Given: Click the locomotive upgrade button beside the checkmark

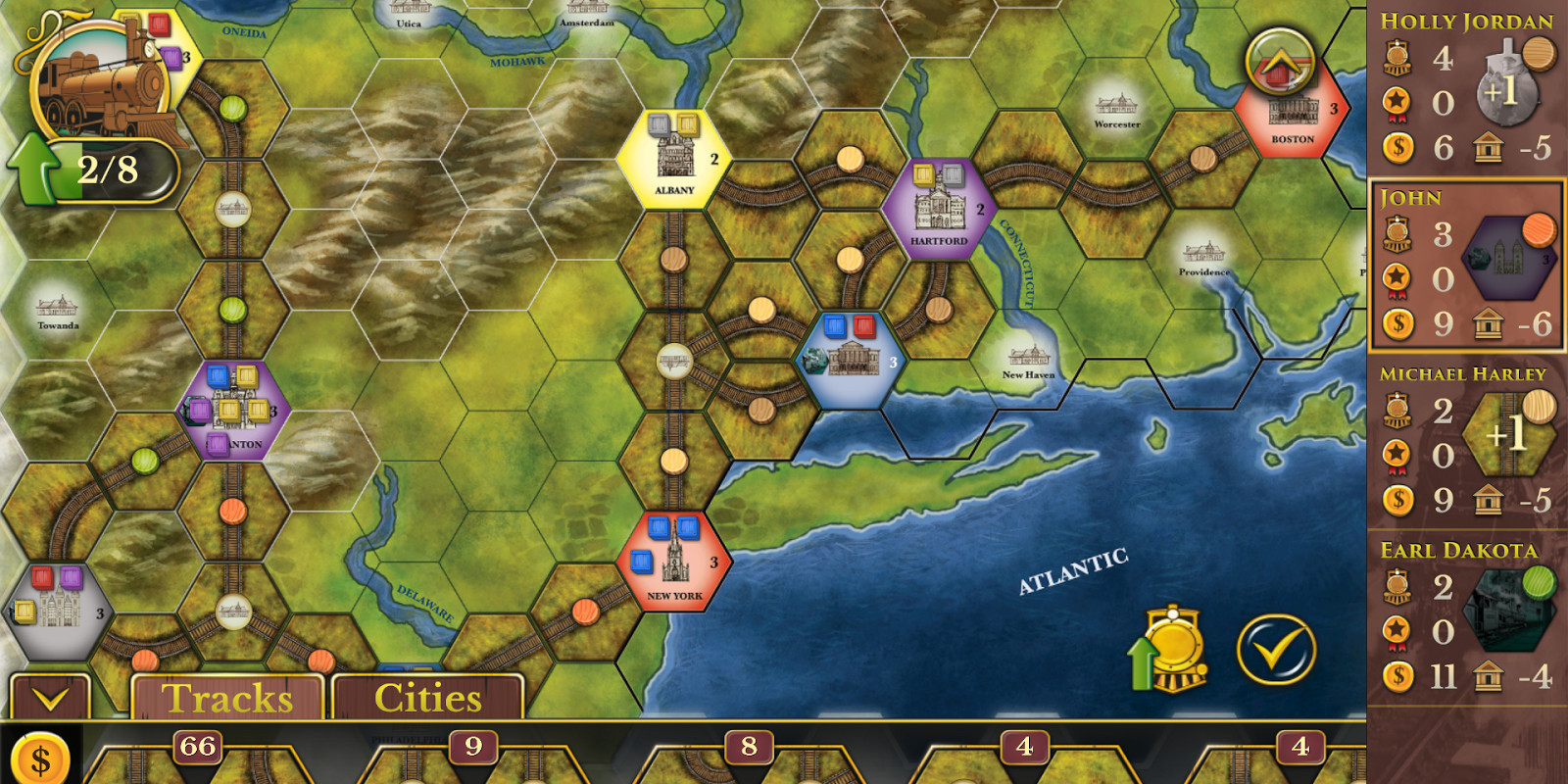Looking at the screenshot, I should coord(1171,649).
